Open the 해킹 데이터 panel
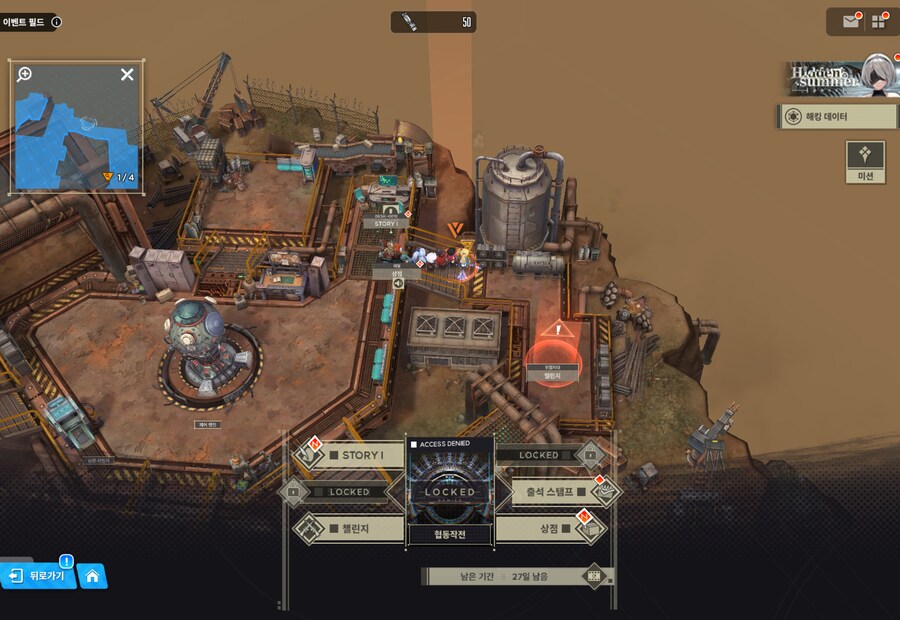This screenshot has width=900, height=620. click(x=837, y=117)
